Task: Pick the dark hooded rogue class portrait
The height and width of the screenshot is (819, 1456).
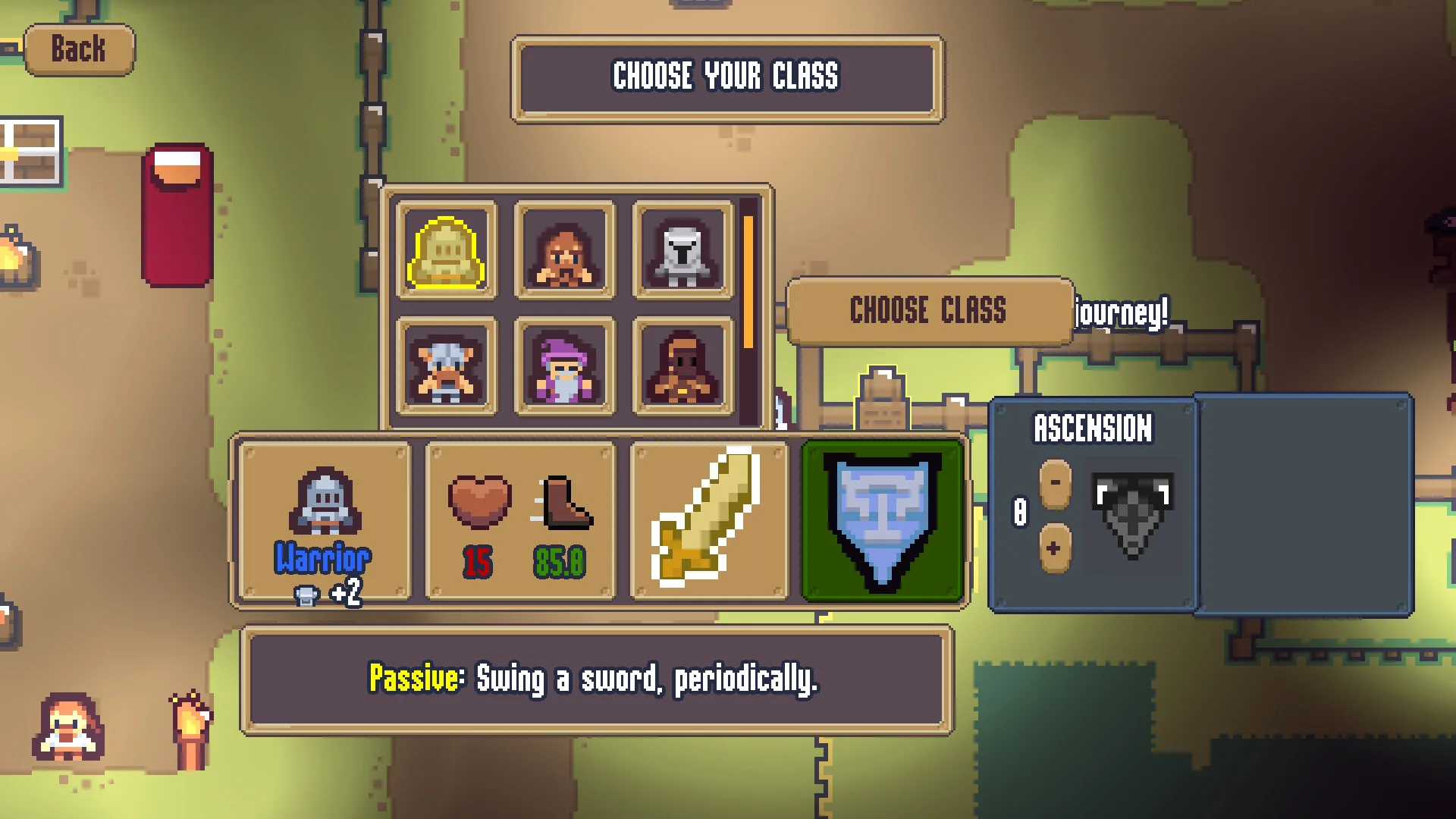Action: [x=682, y=368]
